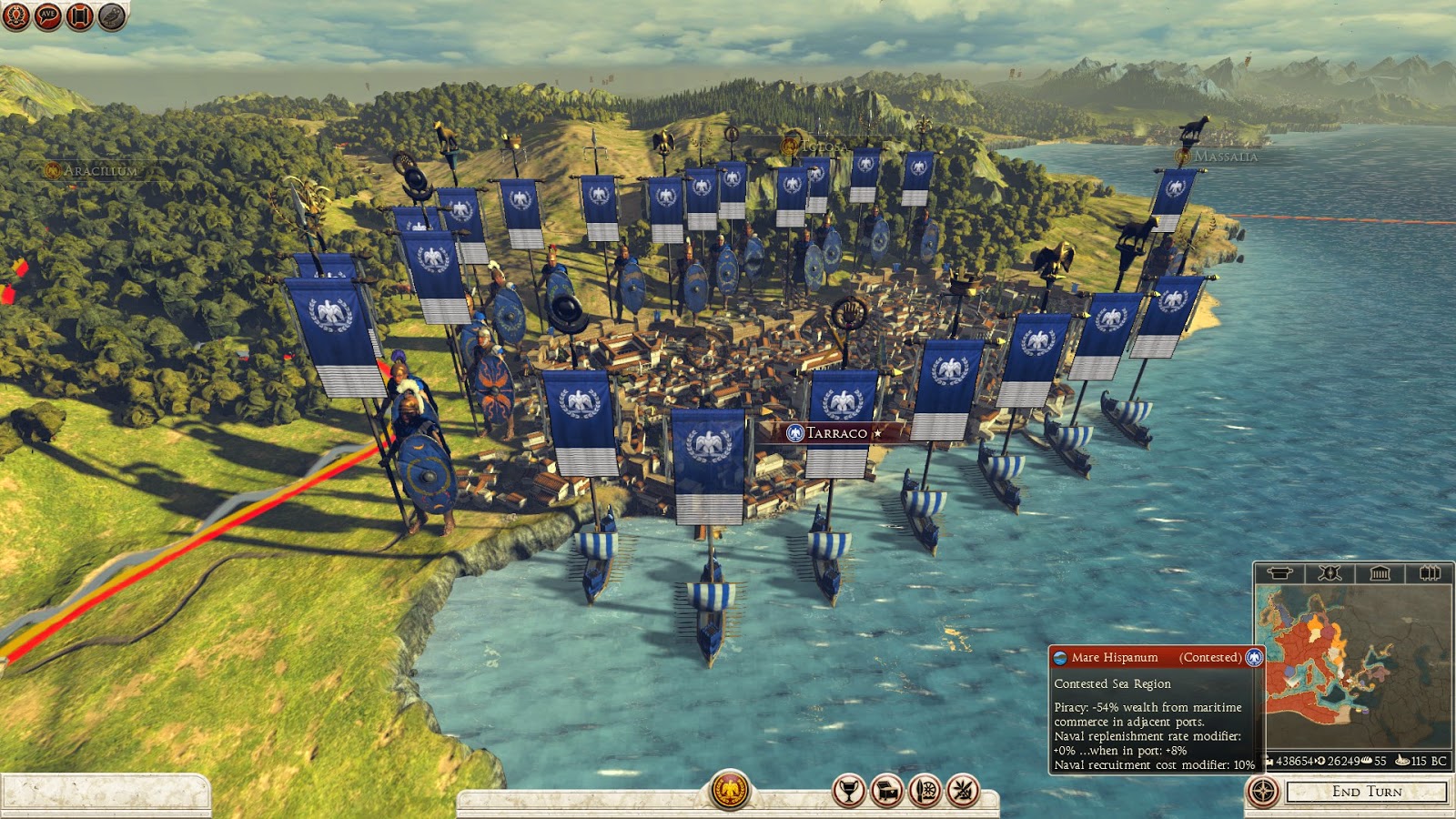Click the campaign minimap
The width and height of the screenshot is (1456, 819).
pos(1353,666)
